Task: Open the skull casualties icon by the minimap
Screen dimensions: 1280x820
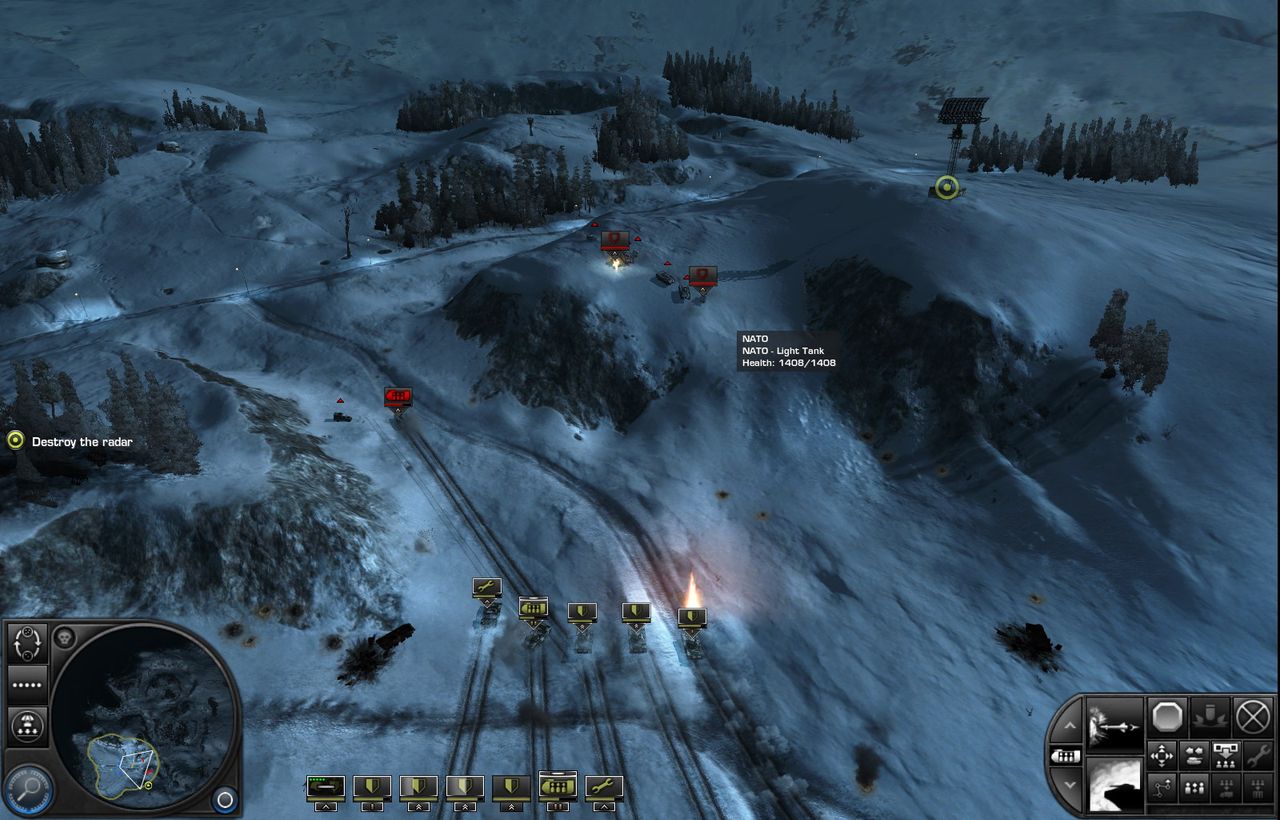Action: coord(63,638)
